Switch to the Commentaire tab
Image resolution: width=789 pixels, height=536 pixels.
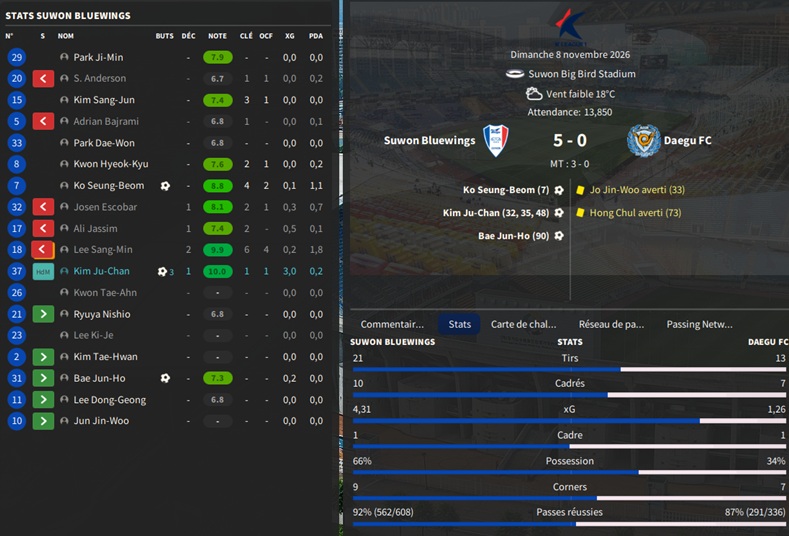392,324
